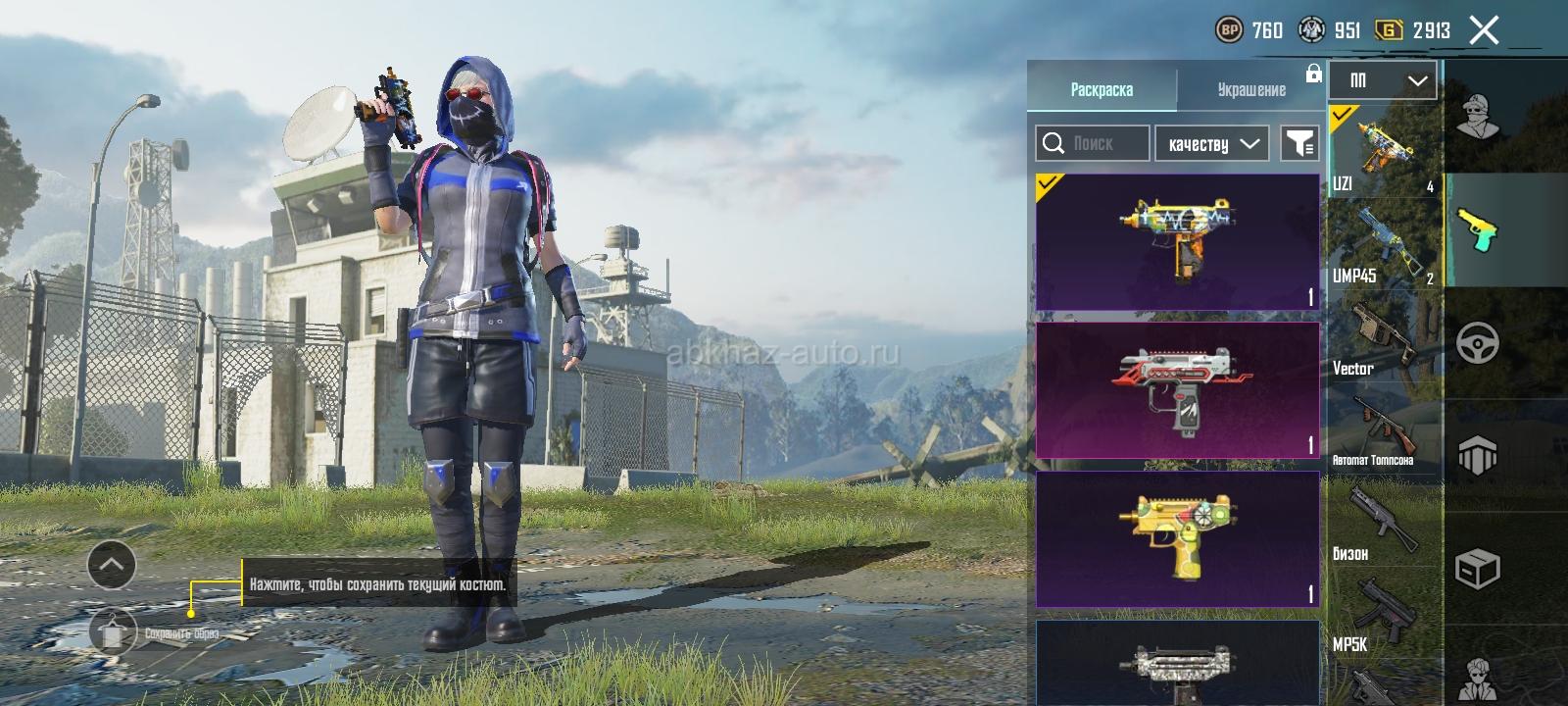Image resolution: width=1568 pixels, height=706 pixels.
Task: Open the качеству sort dropdown
Action: [x=1212, y=143]
